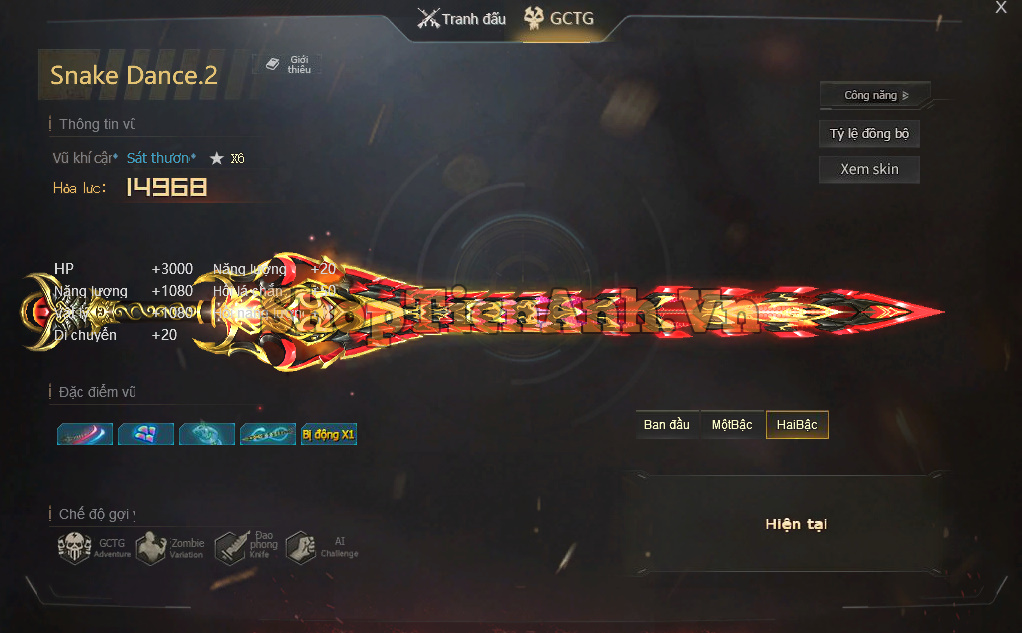Select the GCTG tab
Screen dimensions: 1022x633
pyautogui.click(x=559, y=18)
